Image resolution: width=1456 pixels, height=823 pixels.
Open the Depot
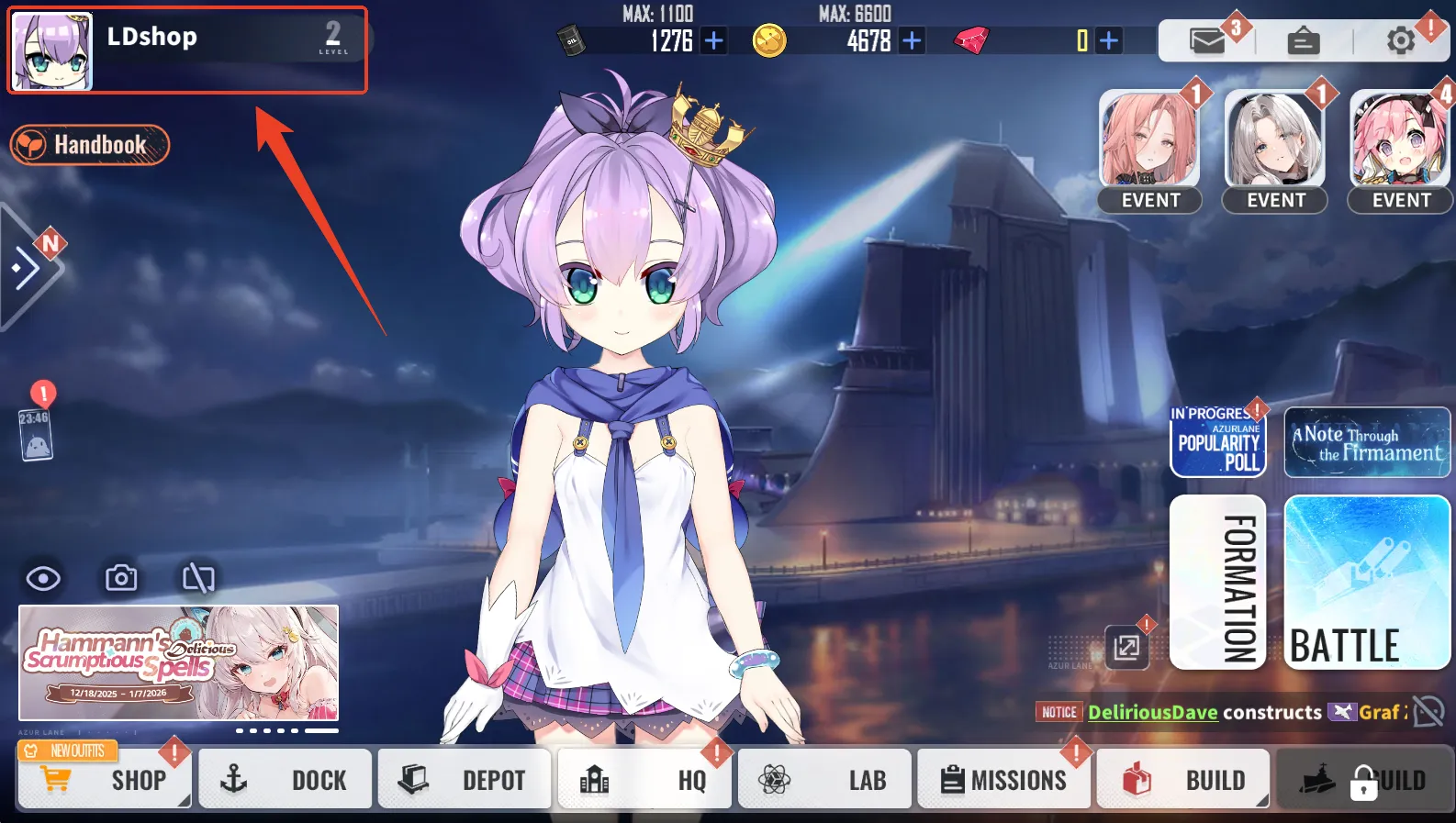pyautogui.click(x=464, y=779)
